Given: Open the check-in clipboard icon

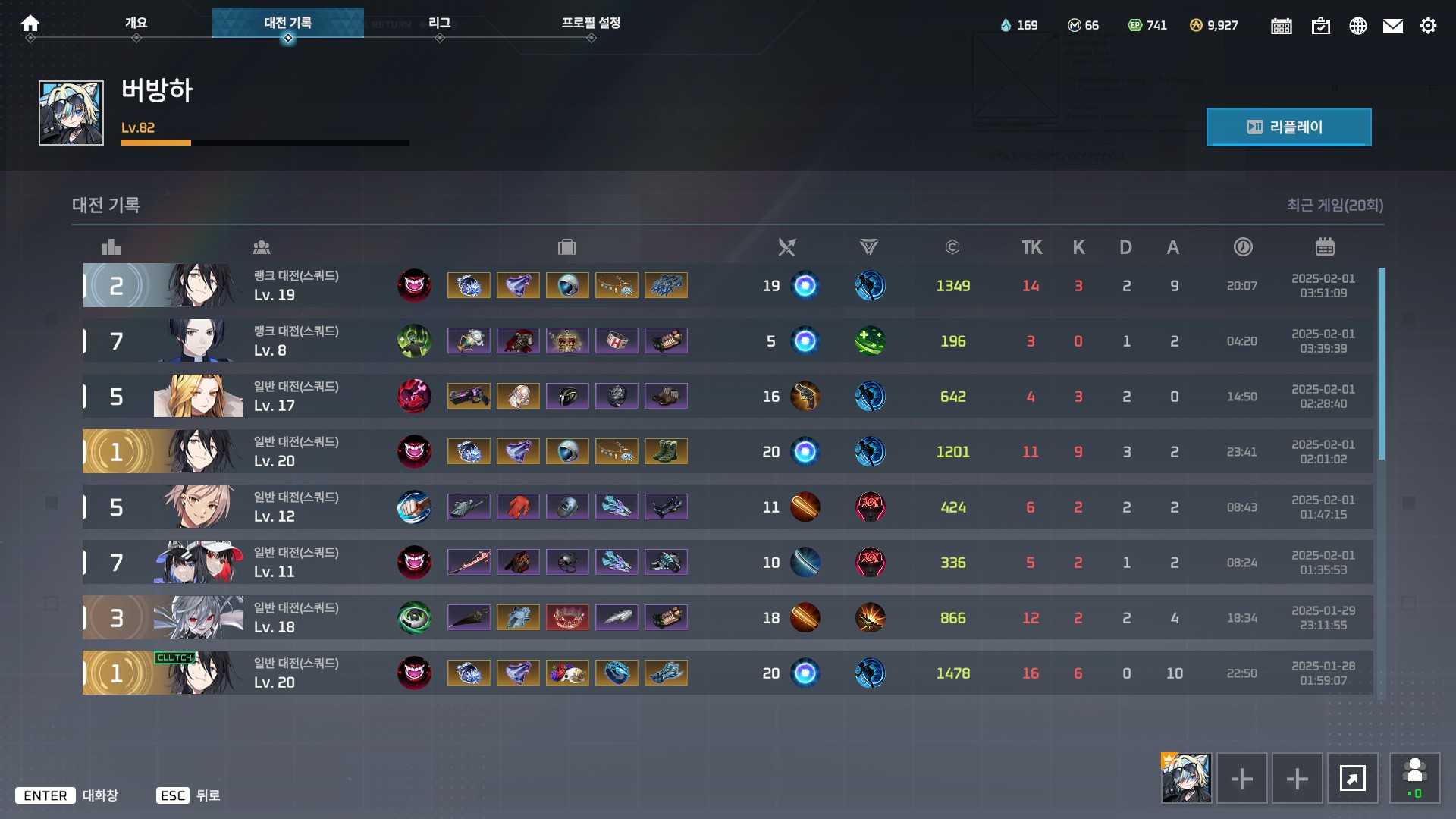Looking at the screenshot, I should (1321, 25).
